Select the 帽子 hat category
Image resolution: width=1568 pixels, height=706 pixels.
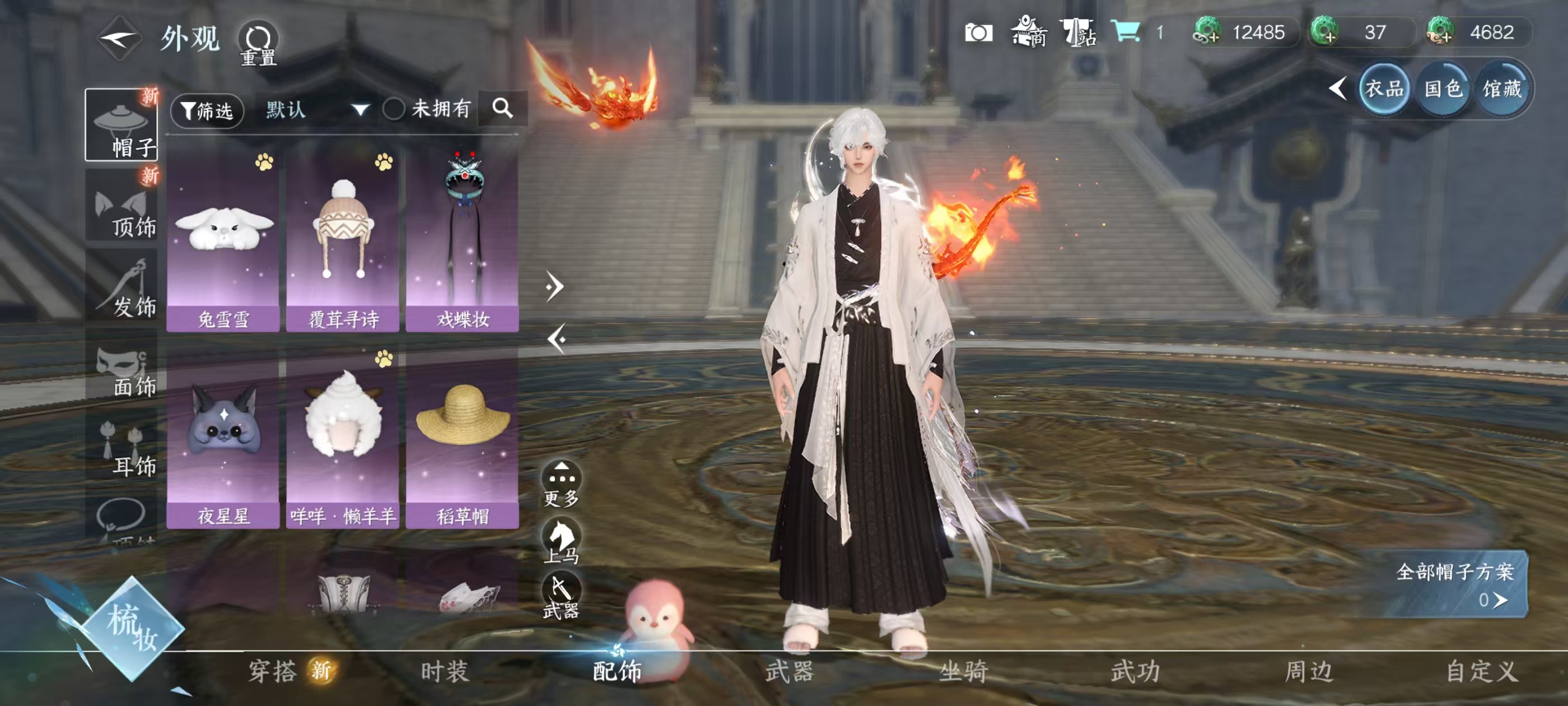click(121, 125)
